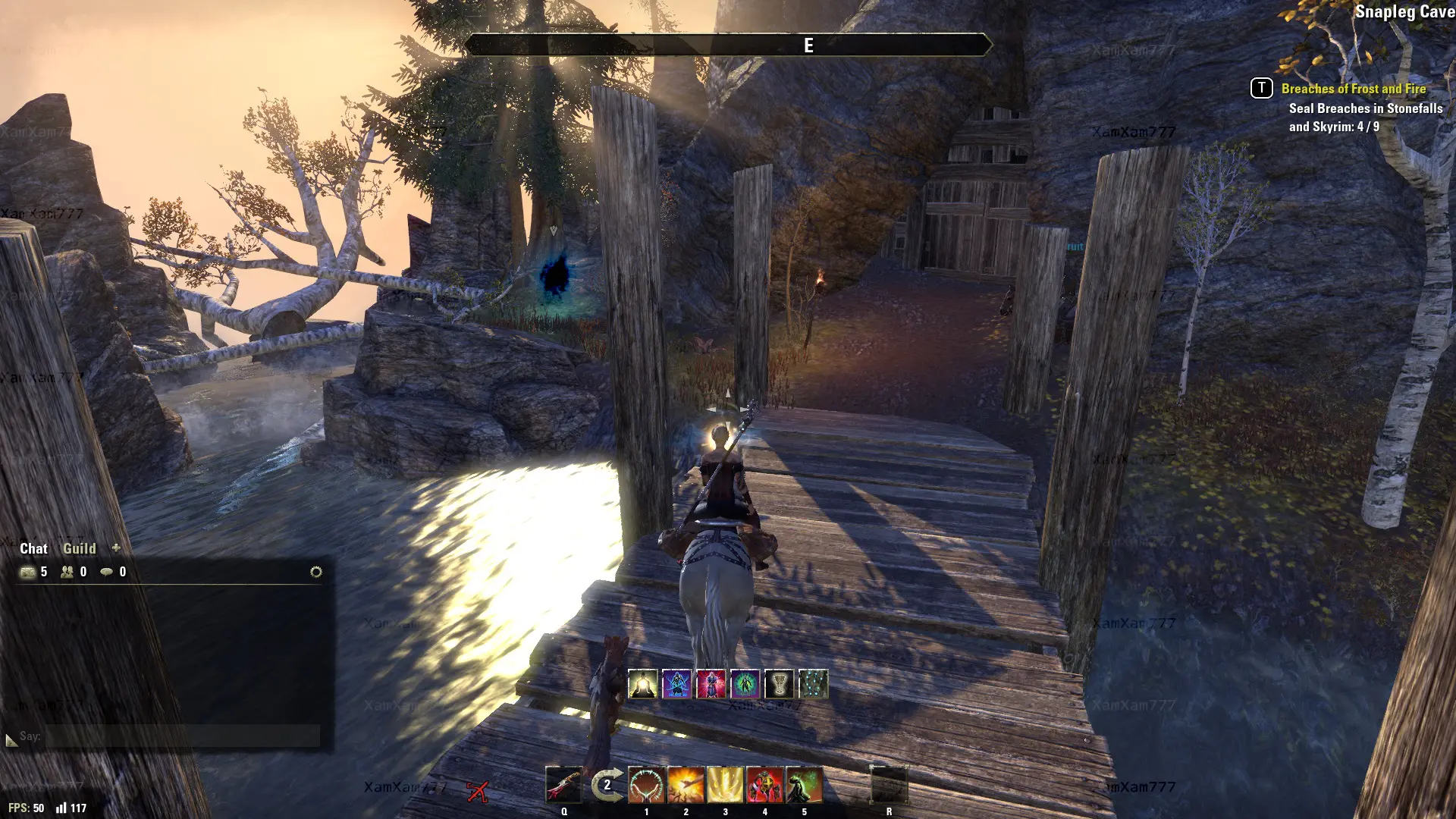The image size is (1456, 819).
Task: Open the chat channel selector arrow
Action: 11,739
